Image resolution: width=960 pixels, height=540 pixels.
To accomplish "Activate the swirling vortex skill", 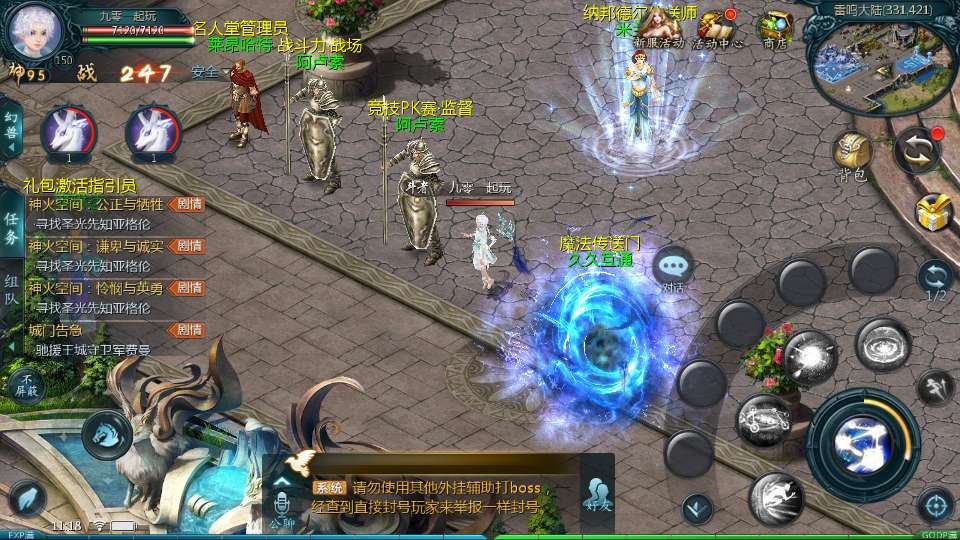I will 882,344.
